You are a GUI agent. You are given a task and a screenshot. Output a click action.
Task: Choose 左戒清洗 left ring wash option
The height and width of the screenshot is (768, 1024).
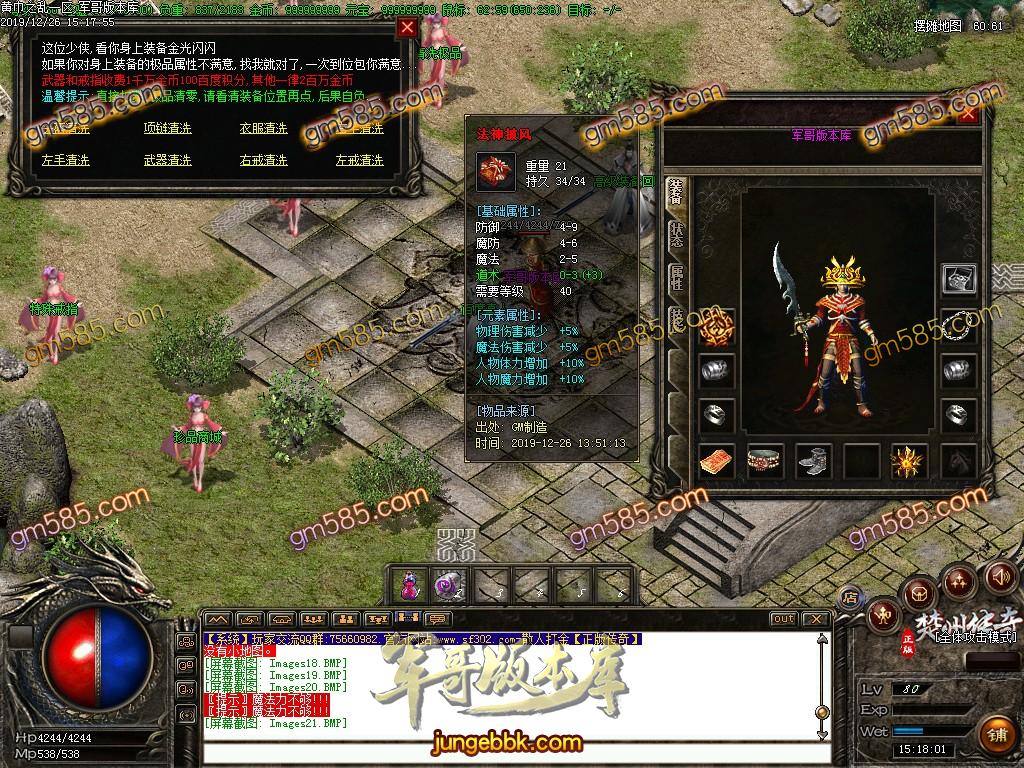[x=359, y=160]
